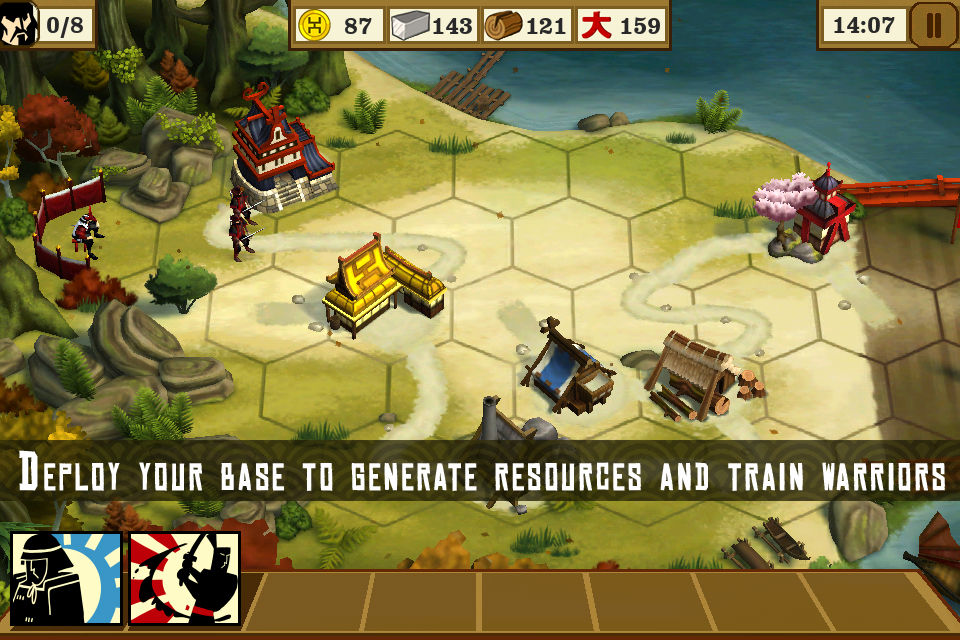Choose the red samurai swordsman card

185,578
